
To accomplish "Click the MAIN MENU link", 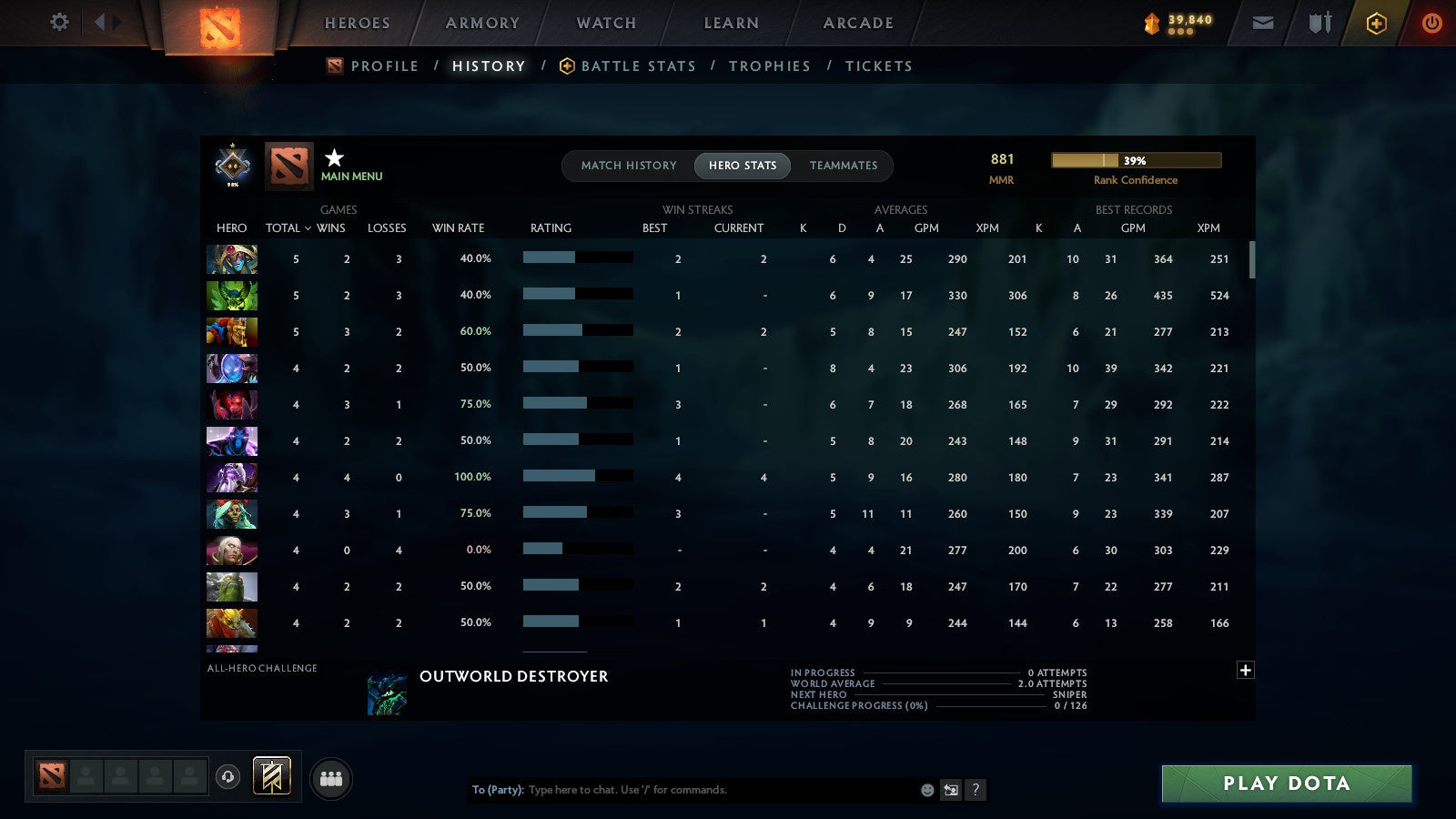I will click(x=352, y=177).
